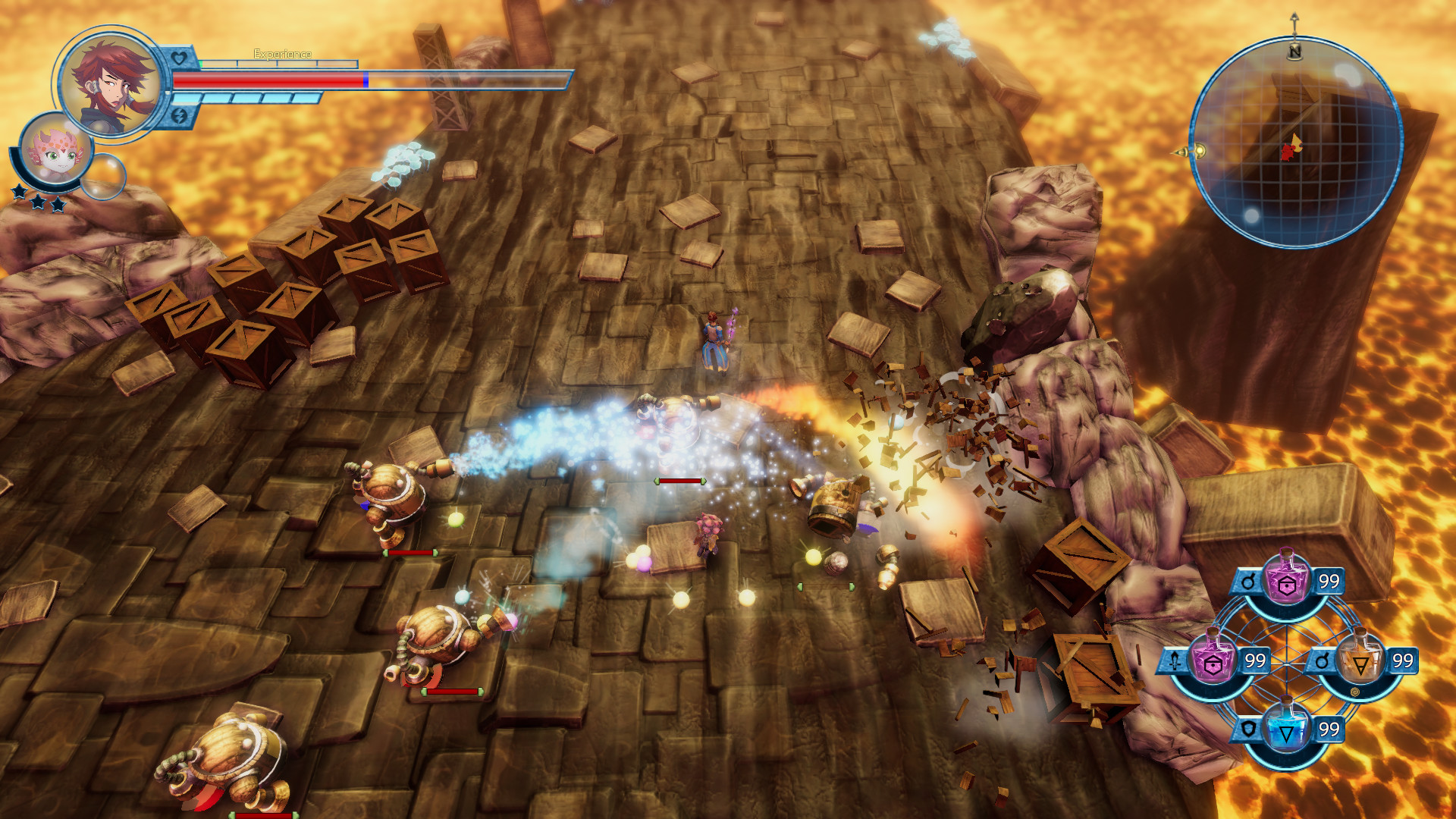This screenshot has width=1456, height=819.
Task: Click the 99 counter next to the blue potion
Action: tap(1329, 729)
